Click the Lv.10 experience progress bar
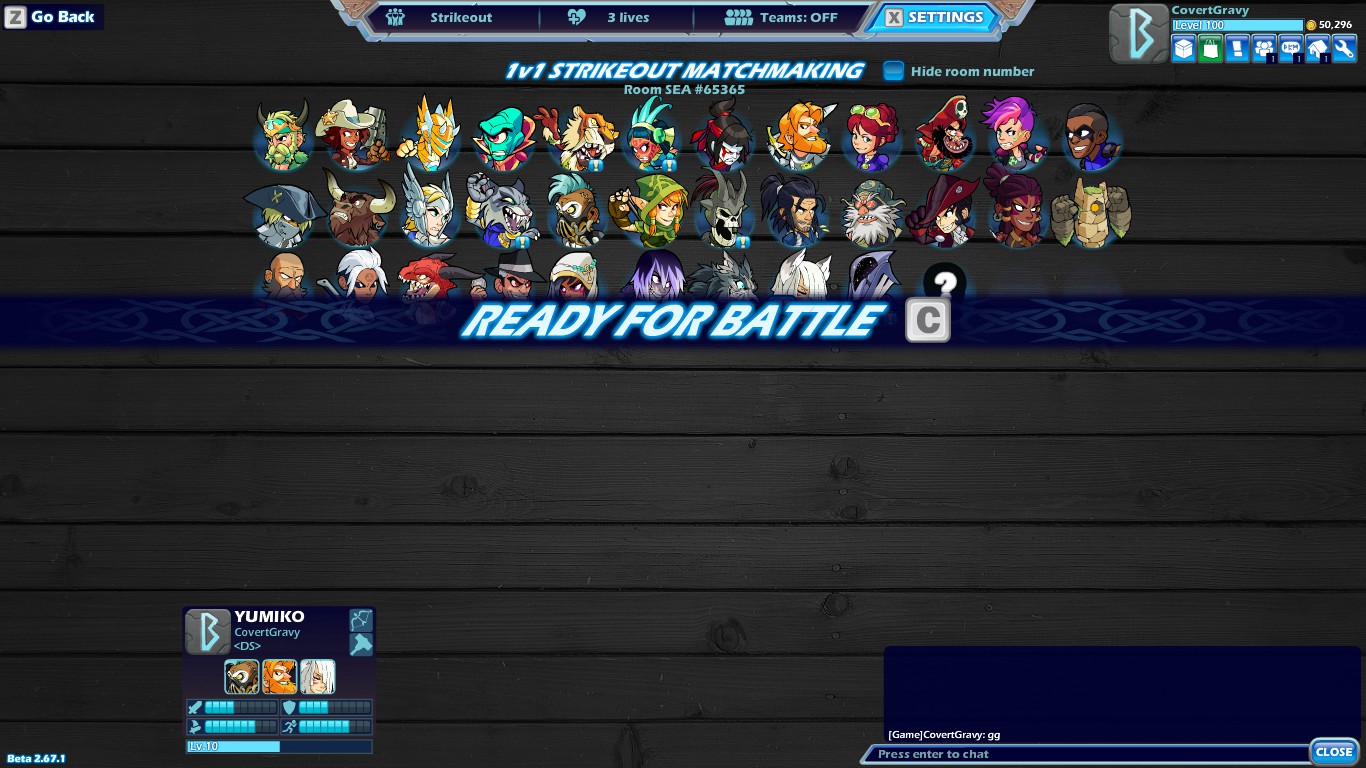Viewport: 1366px width, 768px height. pos(278,746)
